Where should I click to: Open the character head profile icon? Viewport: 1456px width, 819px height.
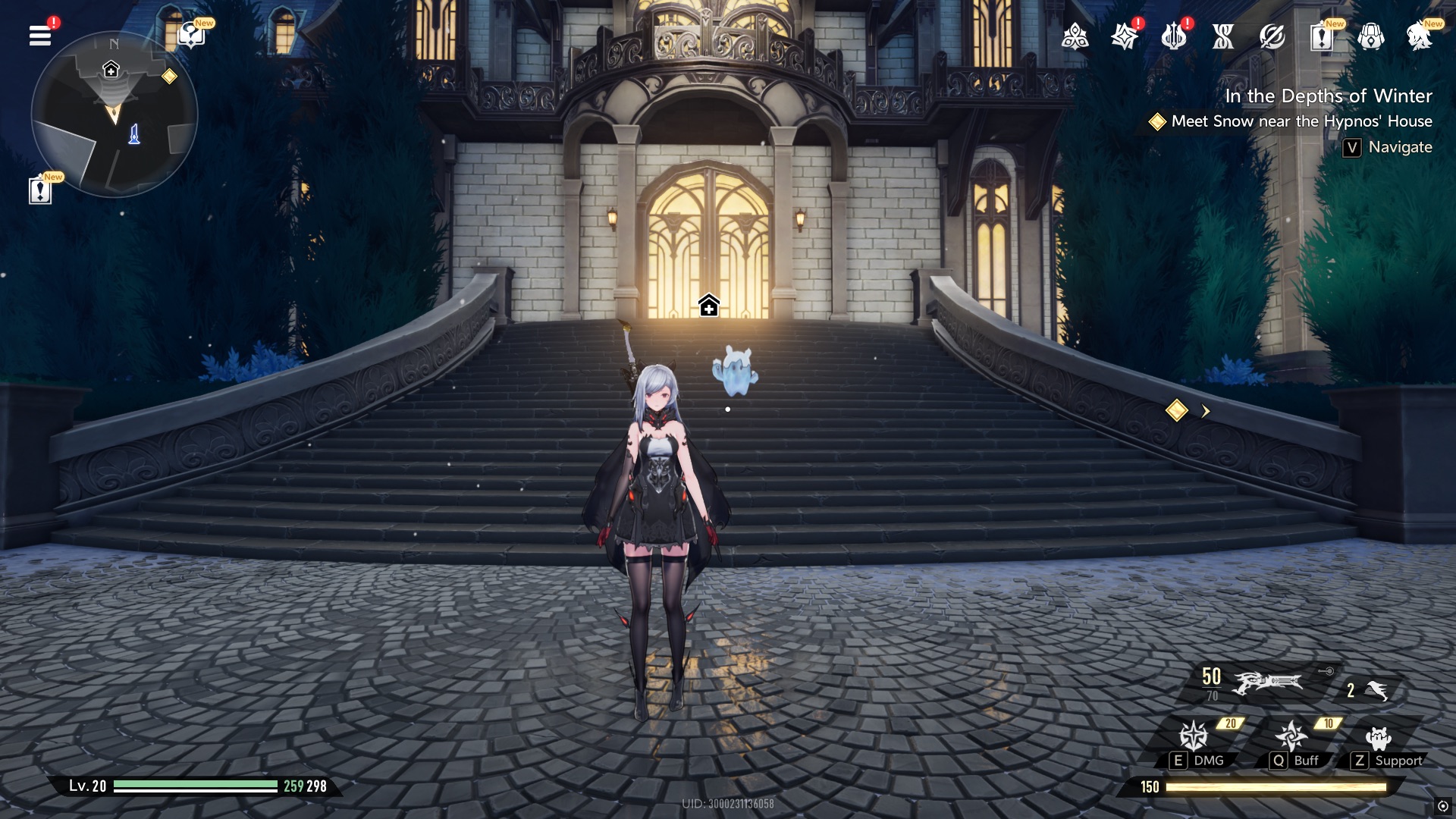tap(1419, 36)
